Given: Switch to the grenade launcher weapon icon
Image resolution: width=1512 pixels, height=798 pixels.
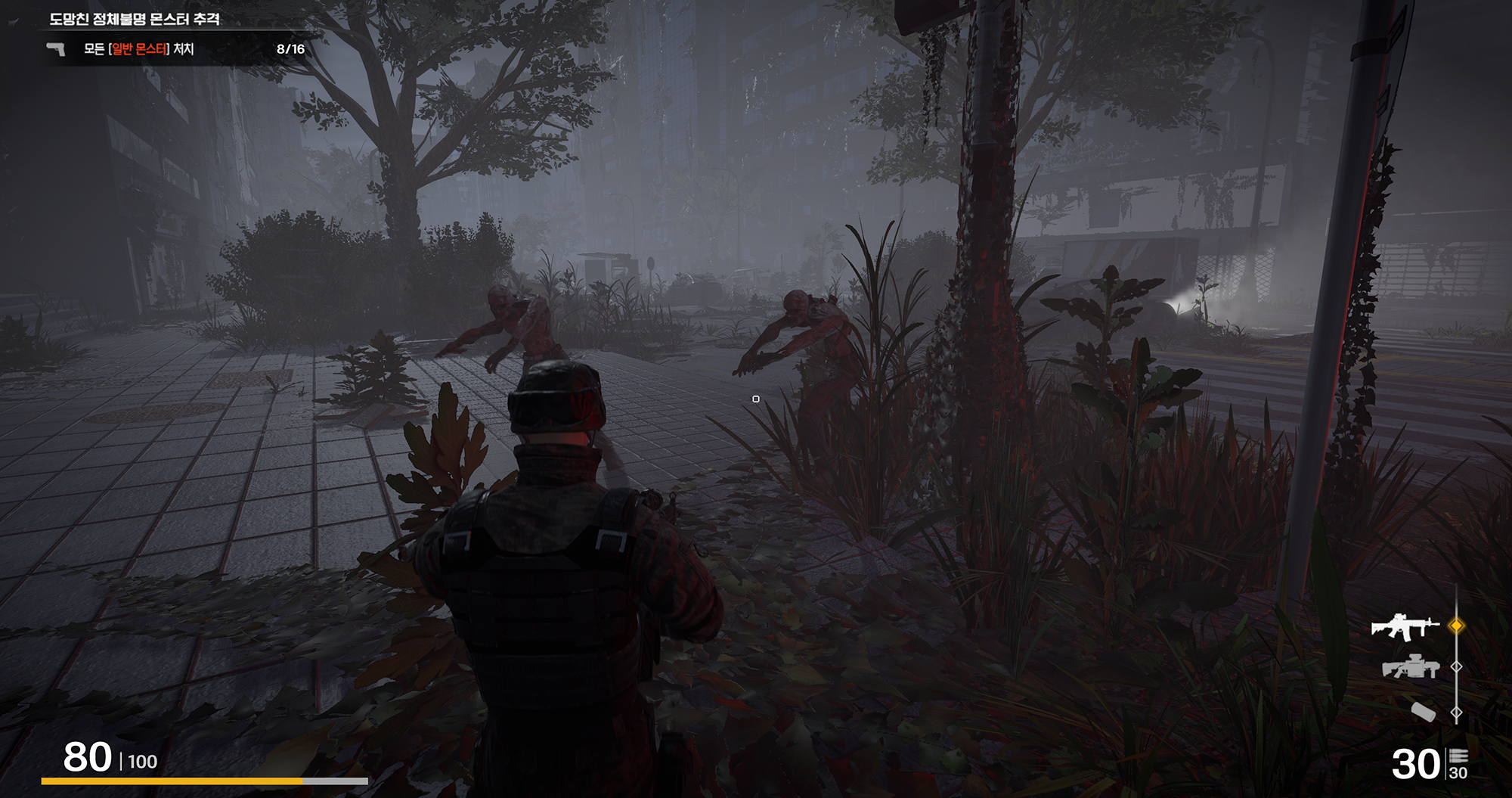Looking at the screenshot, I should click(x=1409, y=667).
